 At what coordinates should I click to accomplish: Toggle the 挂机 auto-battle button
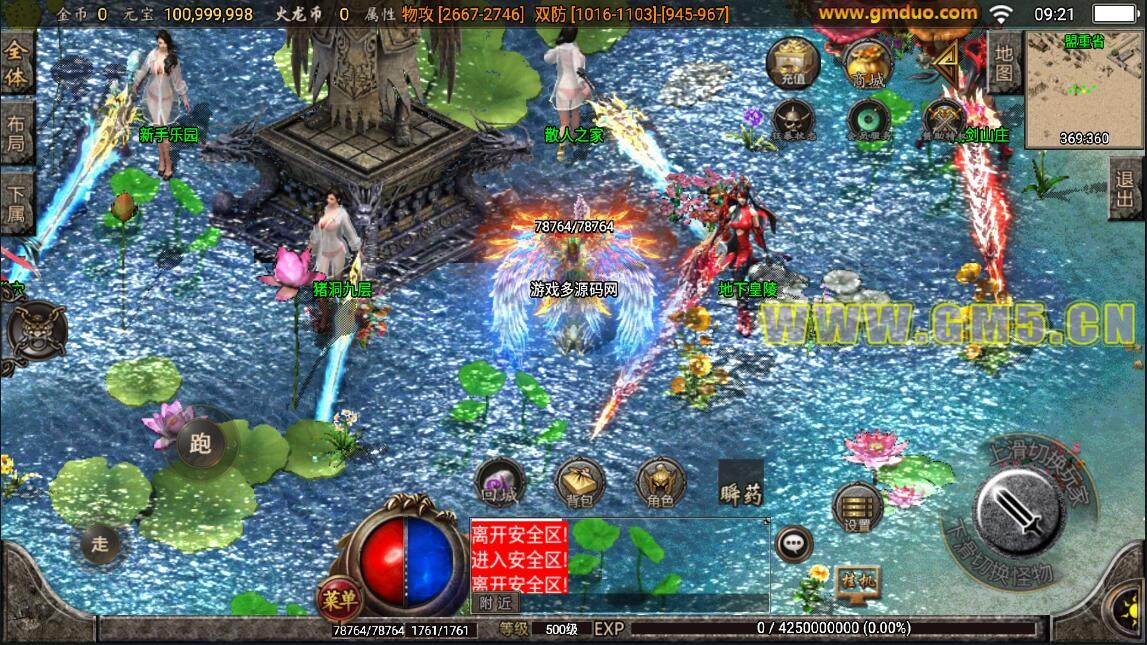coord(856,583)
